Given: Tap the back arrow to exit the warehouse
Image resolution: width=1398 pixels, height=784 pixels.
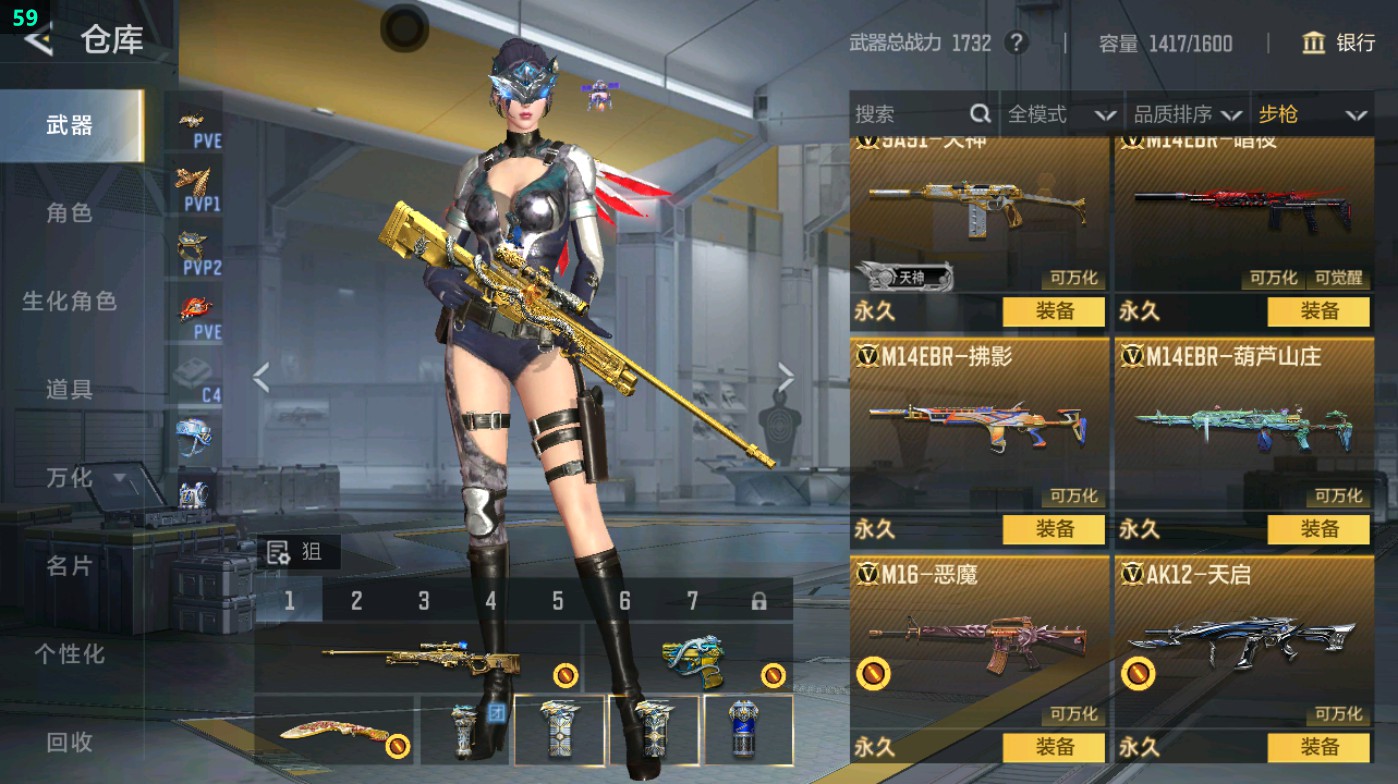Looking at the screenshot, I should (x=37, y=42).
